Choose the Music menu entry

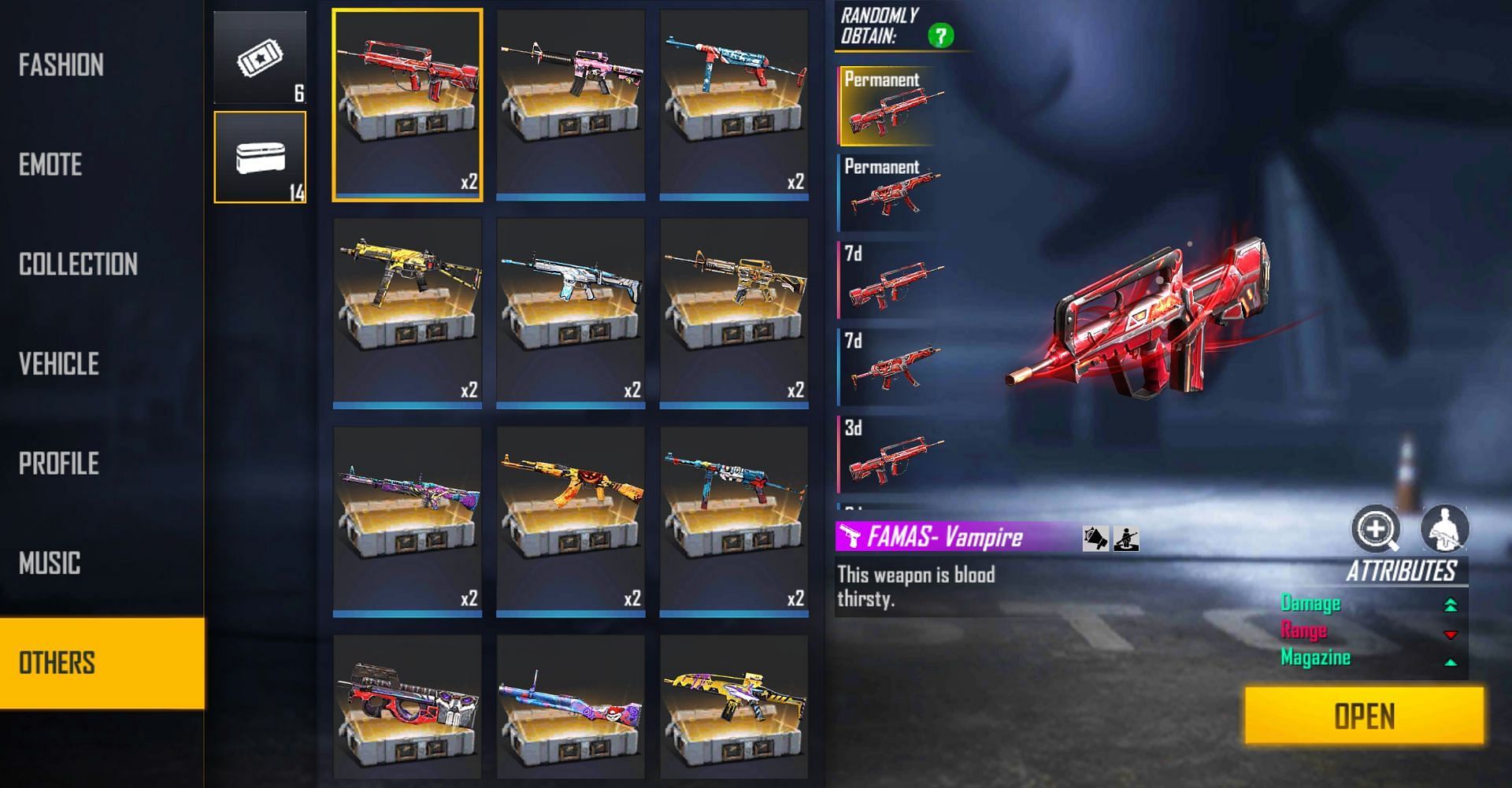[x=50, y=564]
